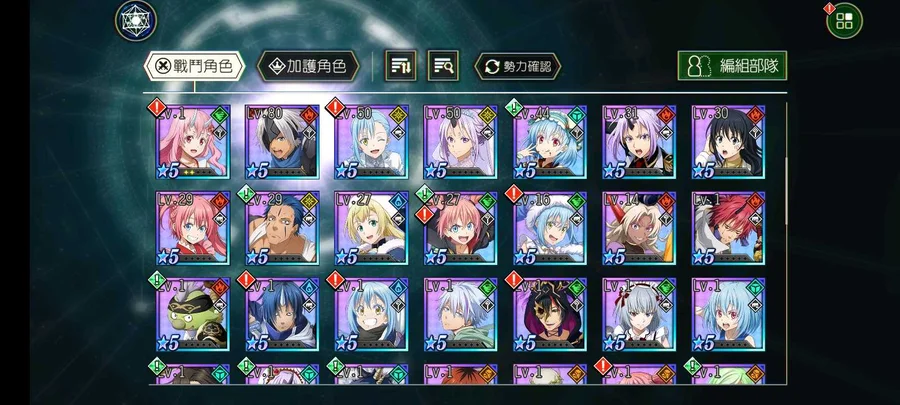Open the filter search button

click(x=444, y=67)
